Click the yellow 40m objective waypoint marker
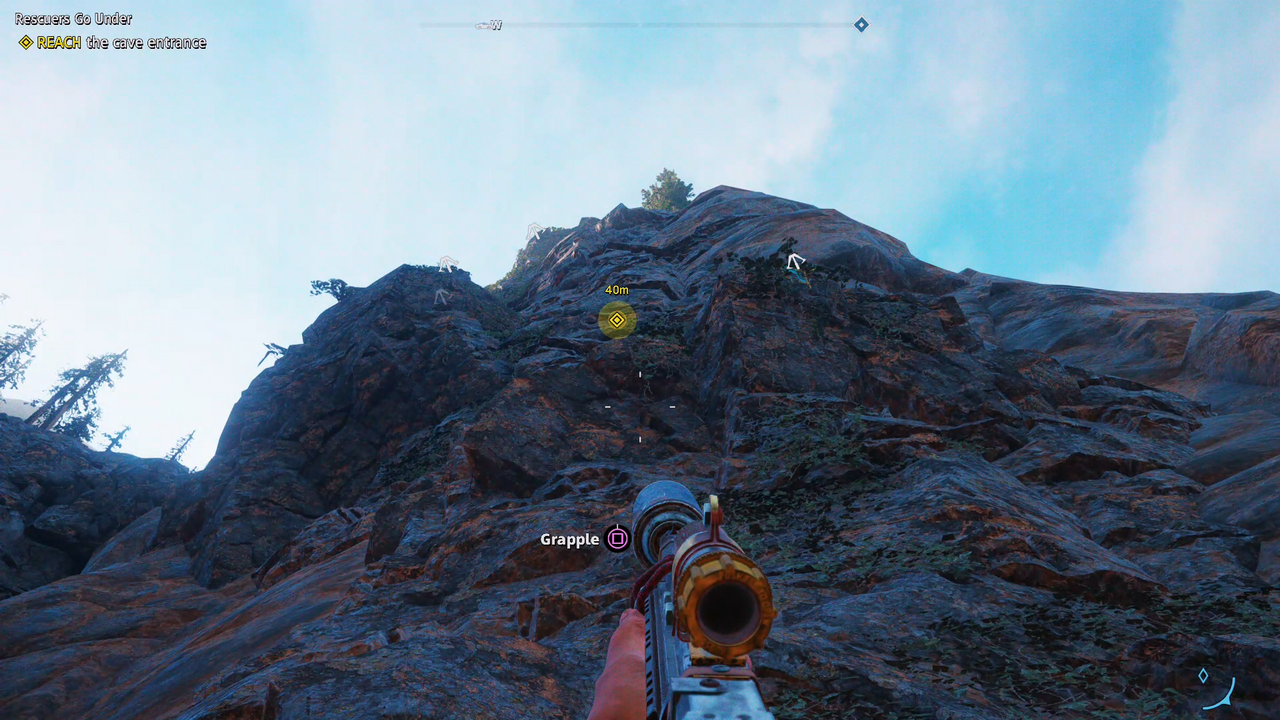 [x=617, y=320]
